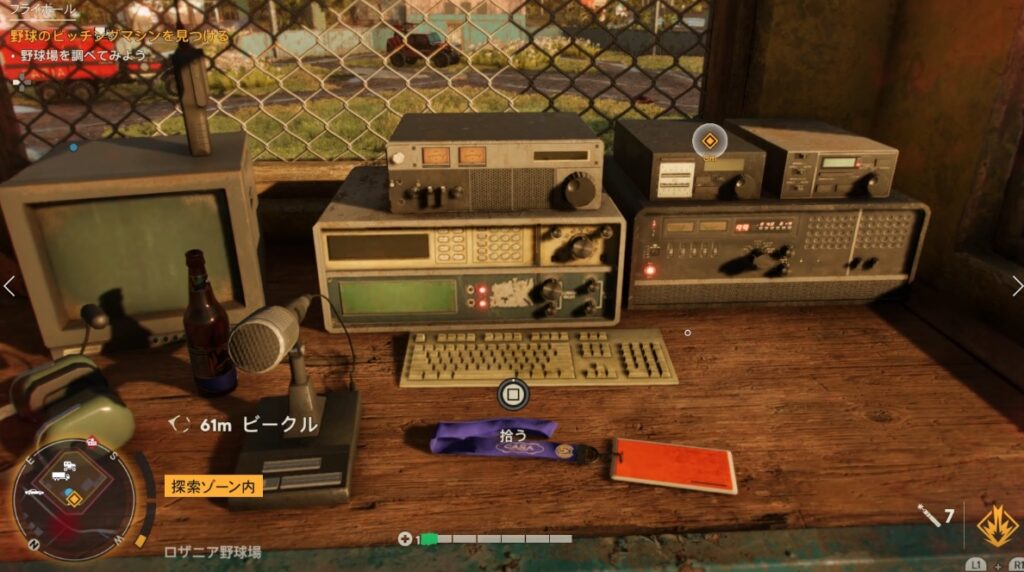
Task: Select the orange diamond objective marker
Action: [709, 140]
